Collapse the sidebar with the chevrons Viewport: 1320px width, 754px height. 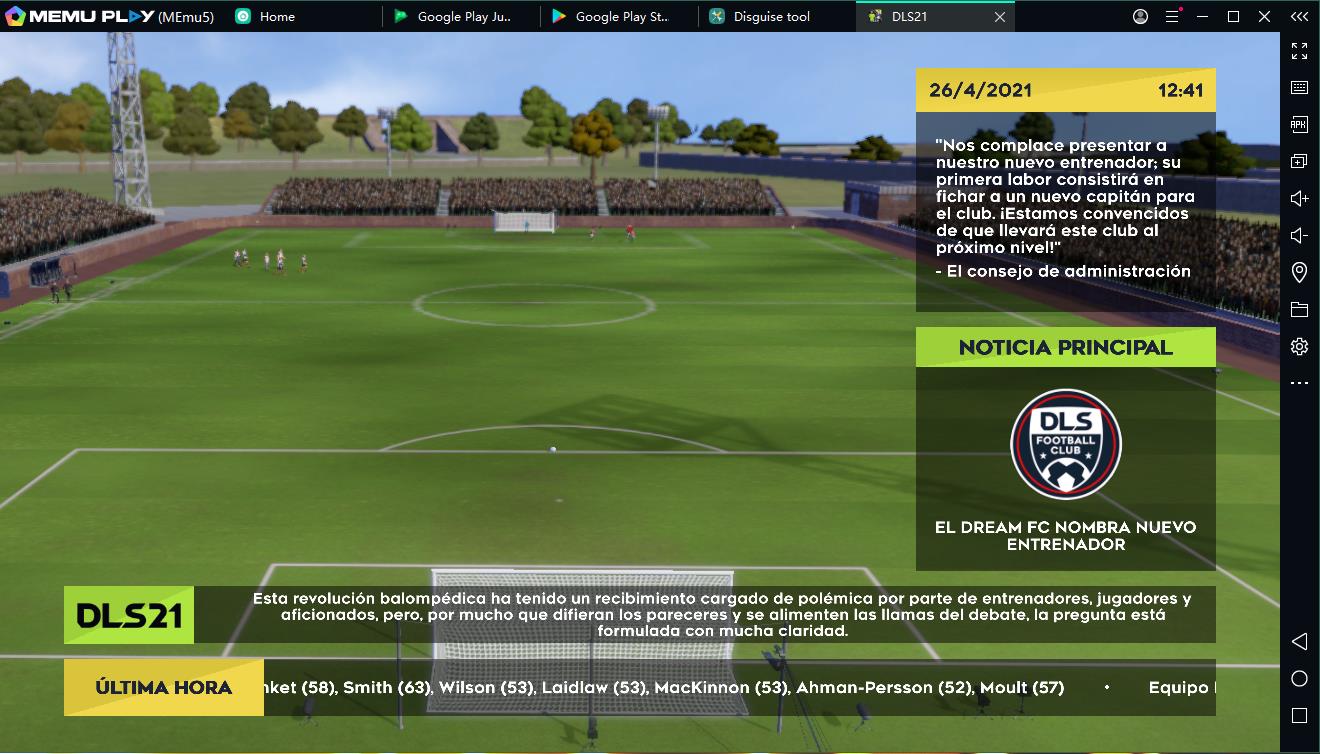click(1298, 16)
